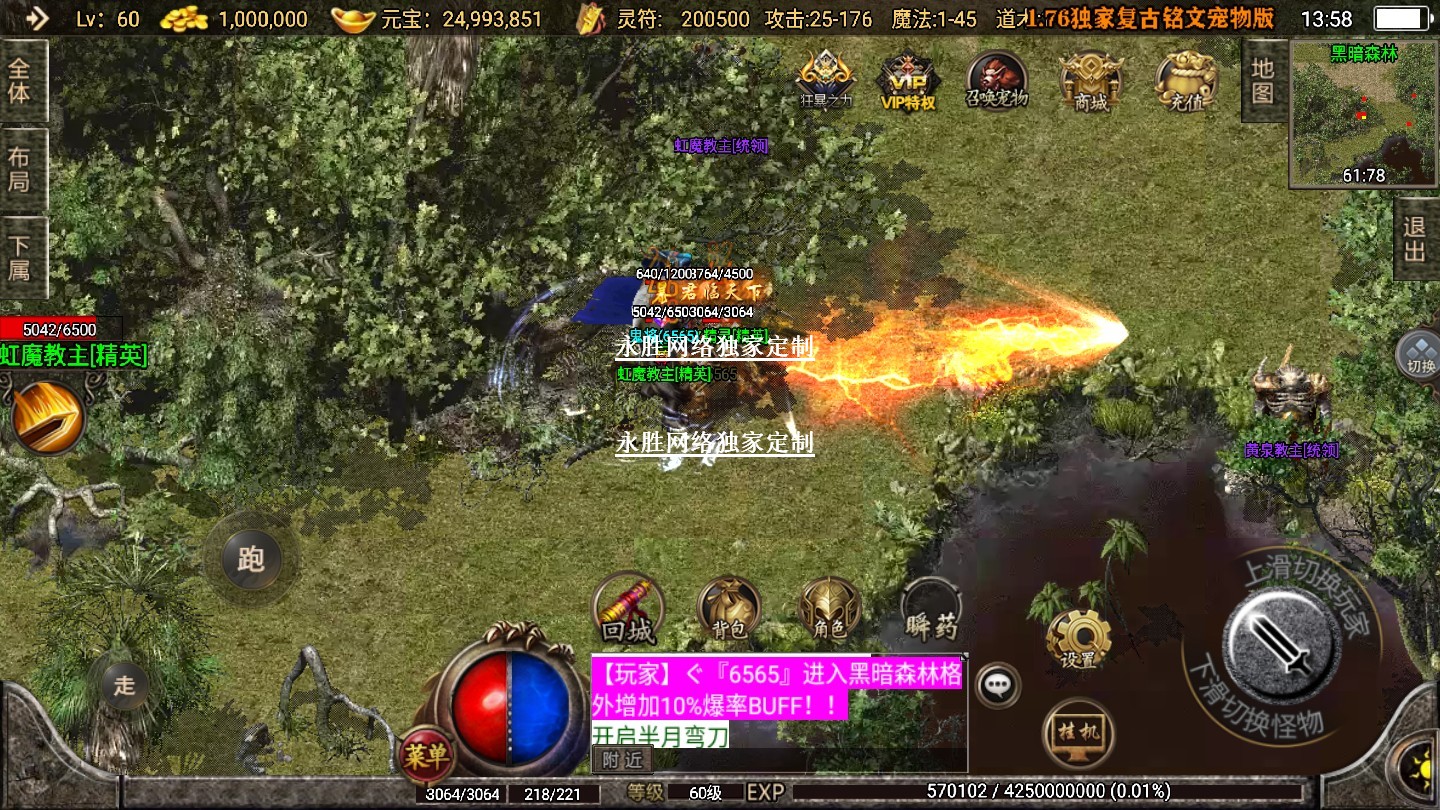Open the 设置 settings gear
1440x810 pixels.
1078,638
